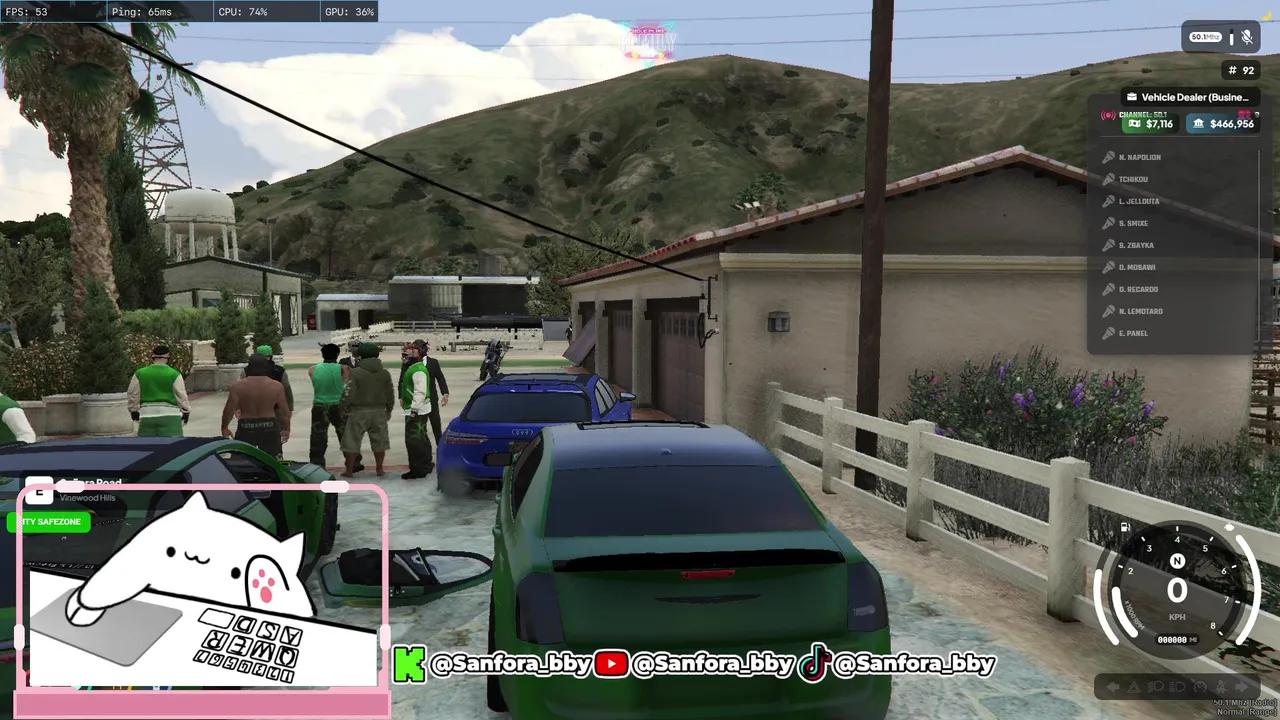Viewport: 1280px width, 720px height.
Task: Click the engine warning indicator icon
Action: (1199, 685)
